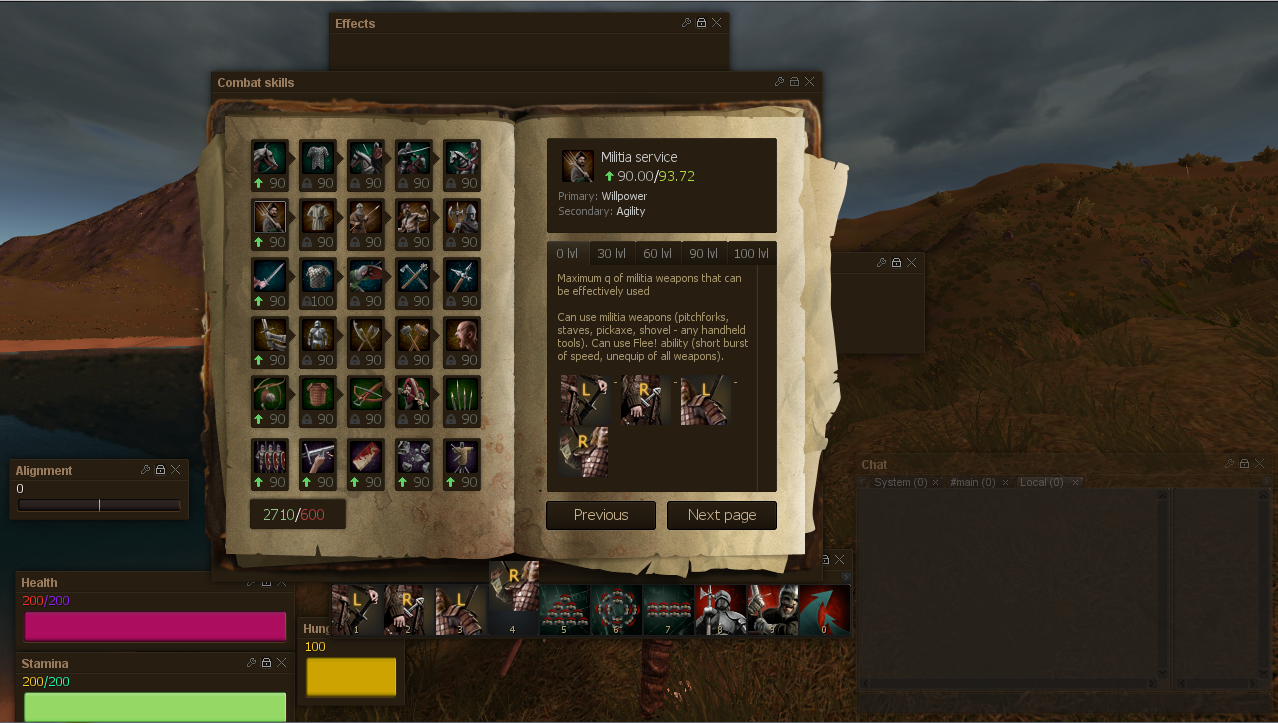Viewport: 1278px width, 723px height.
Task: Go to the next page of the book
Action: 721,515
